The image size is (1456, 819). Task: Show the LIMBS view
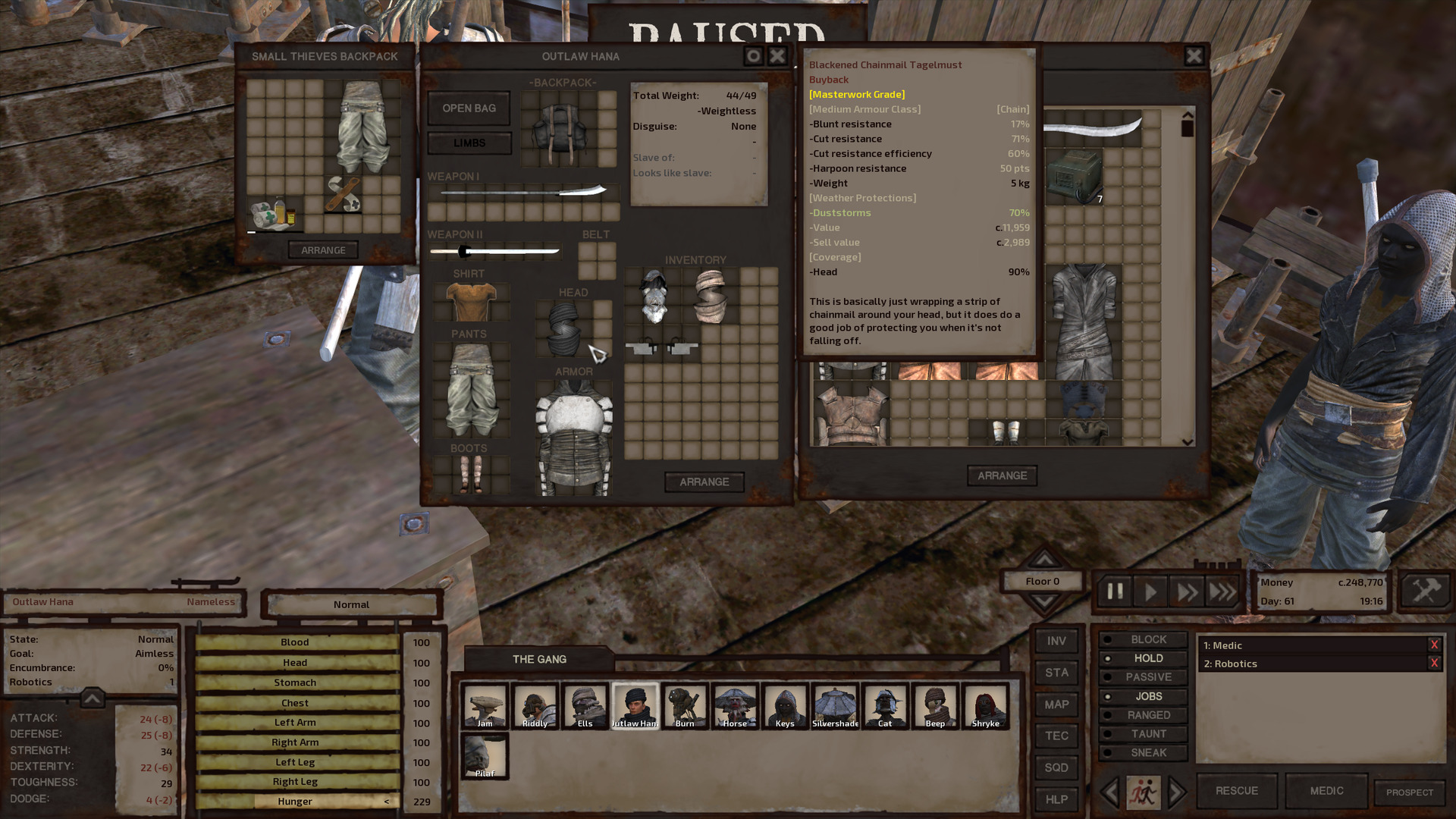[469, 143]
